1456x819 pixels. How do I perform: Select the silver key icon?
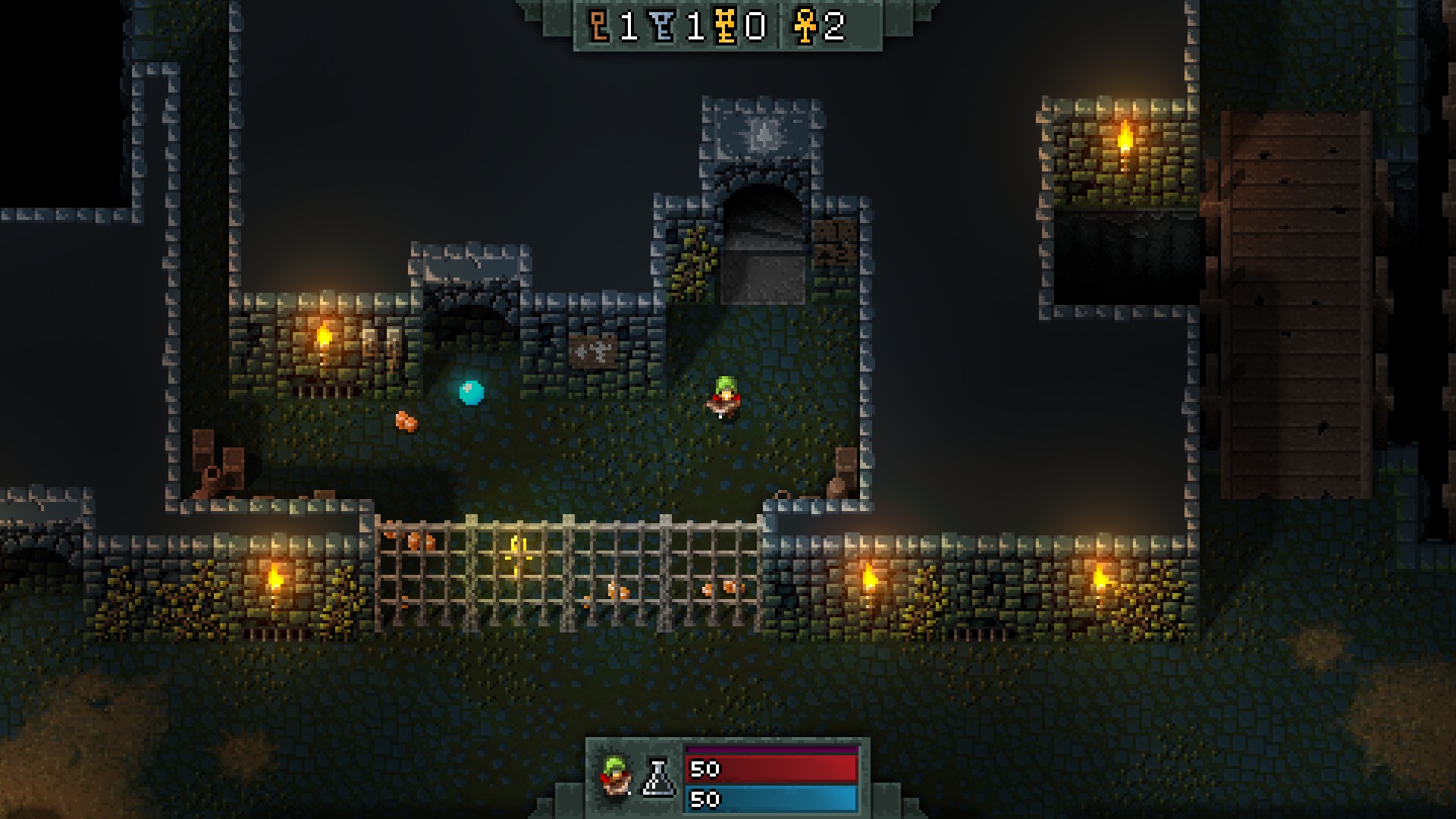(664, 27)
